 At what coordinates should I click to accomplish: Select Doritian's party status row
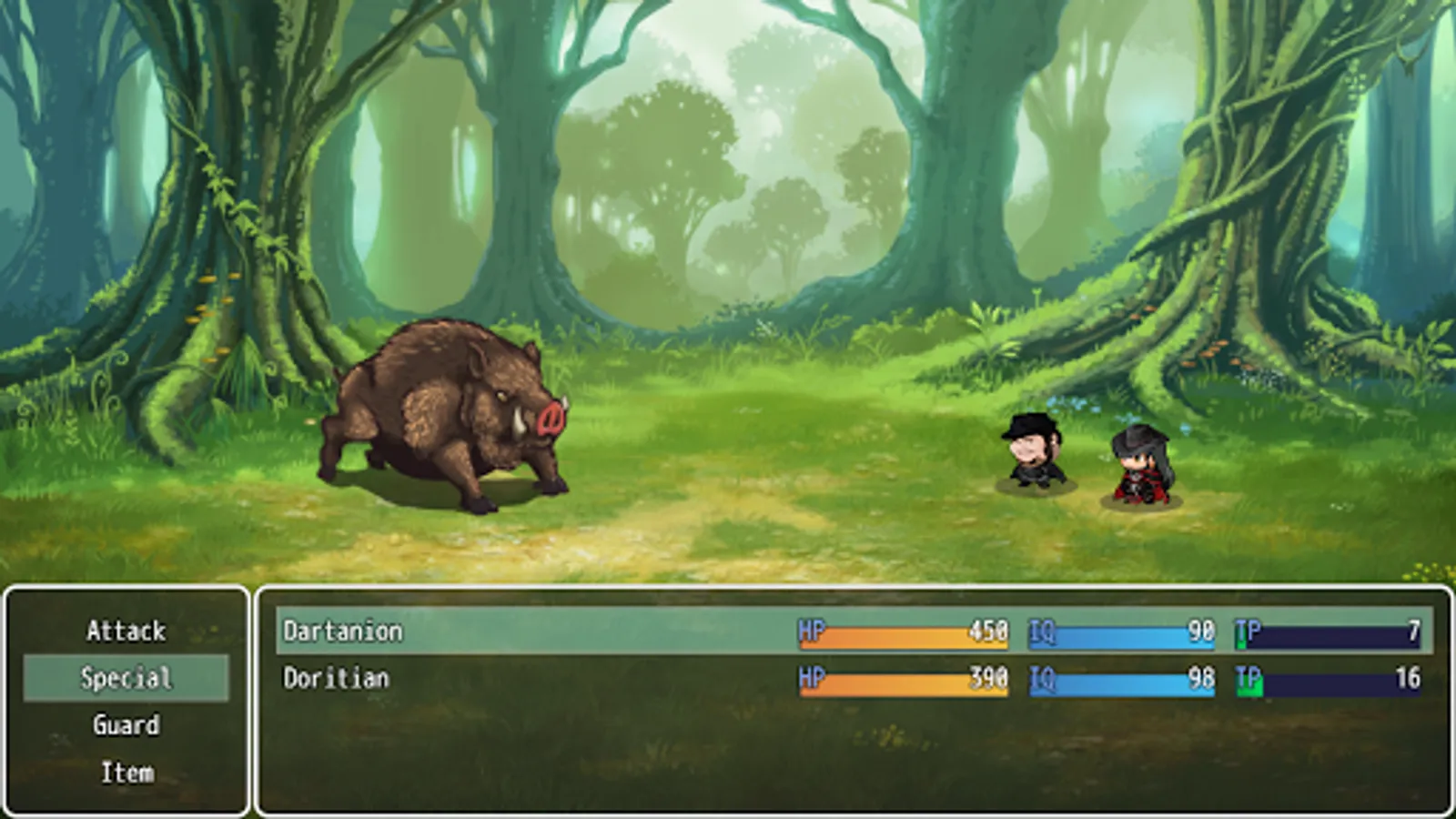click(854, 678)
